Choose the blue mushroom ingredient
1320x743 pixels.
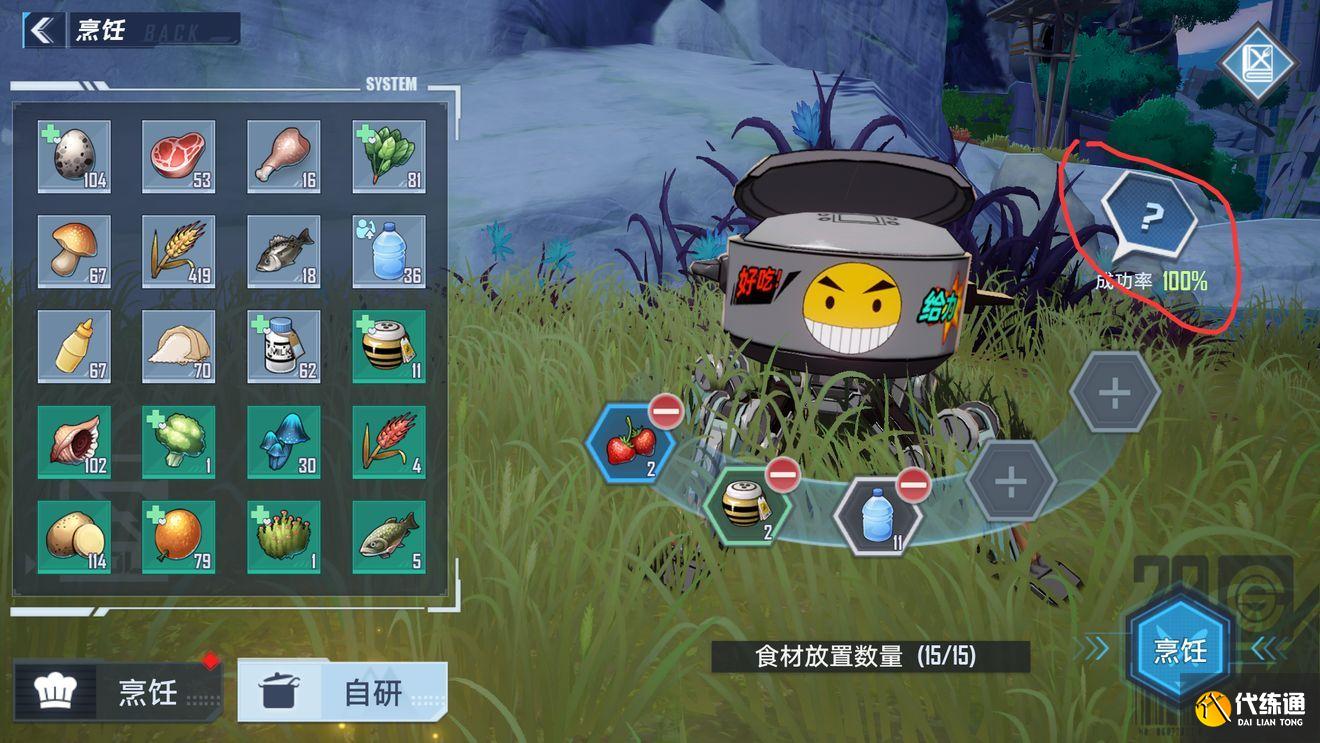(x=284, y=440)
